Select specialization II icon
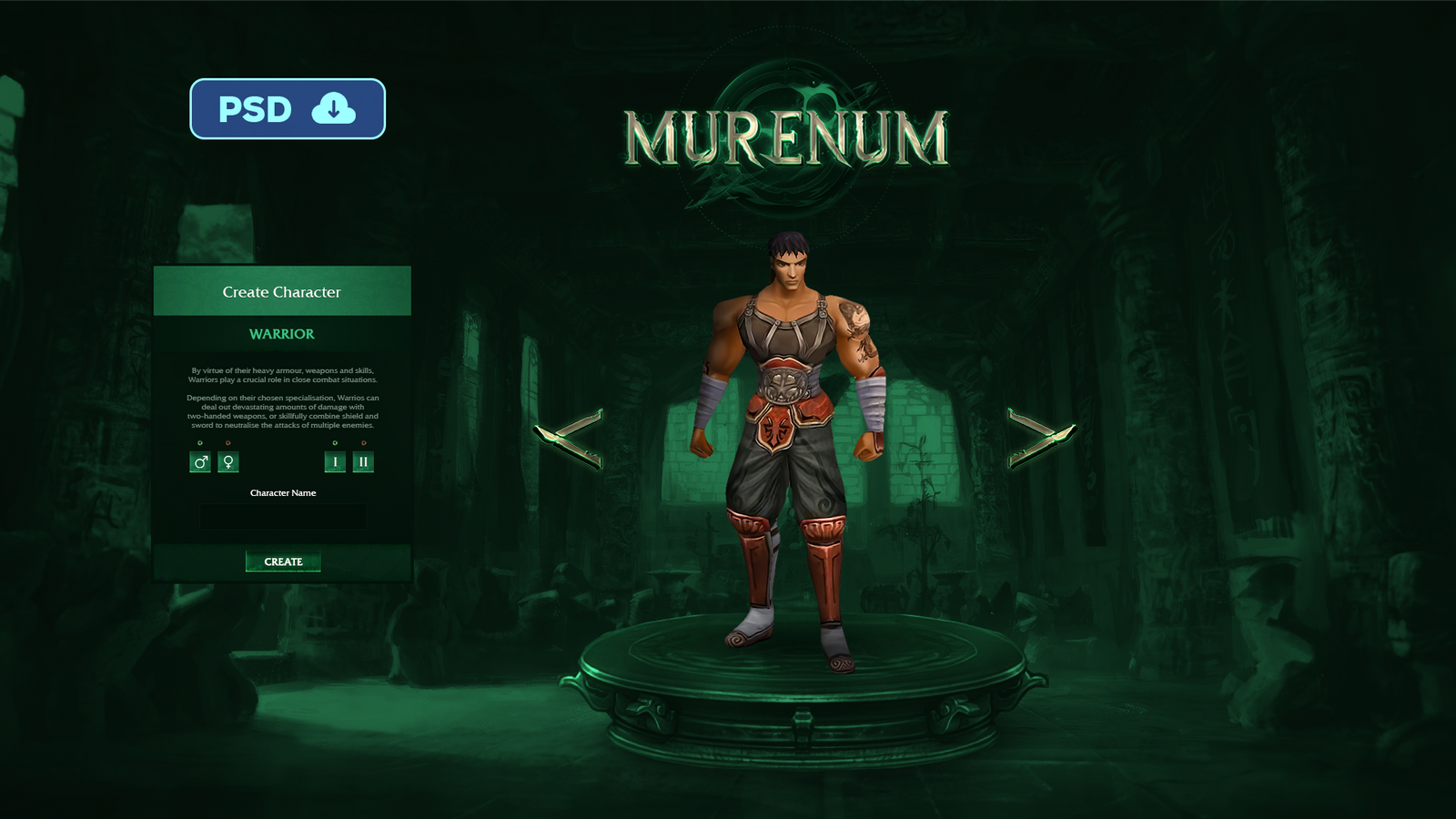1456x819 pixels. [x=363, y=460]
